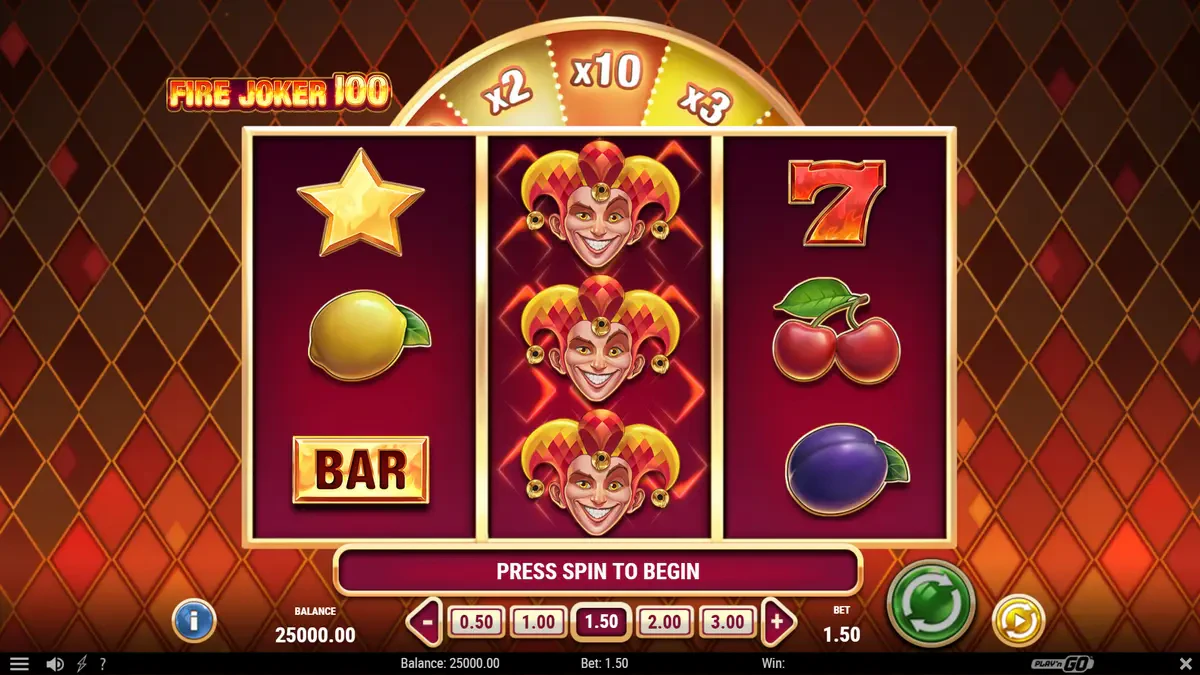Screen dimensions: 1200x675
Task: Toggle the sound speaker icon
Action: coord(55,664)
